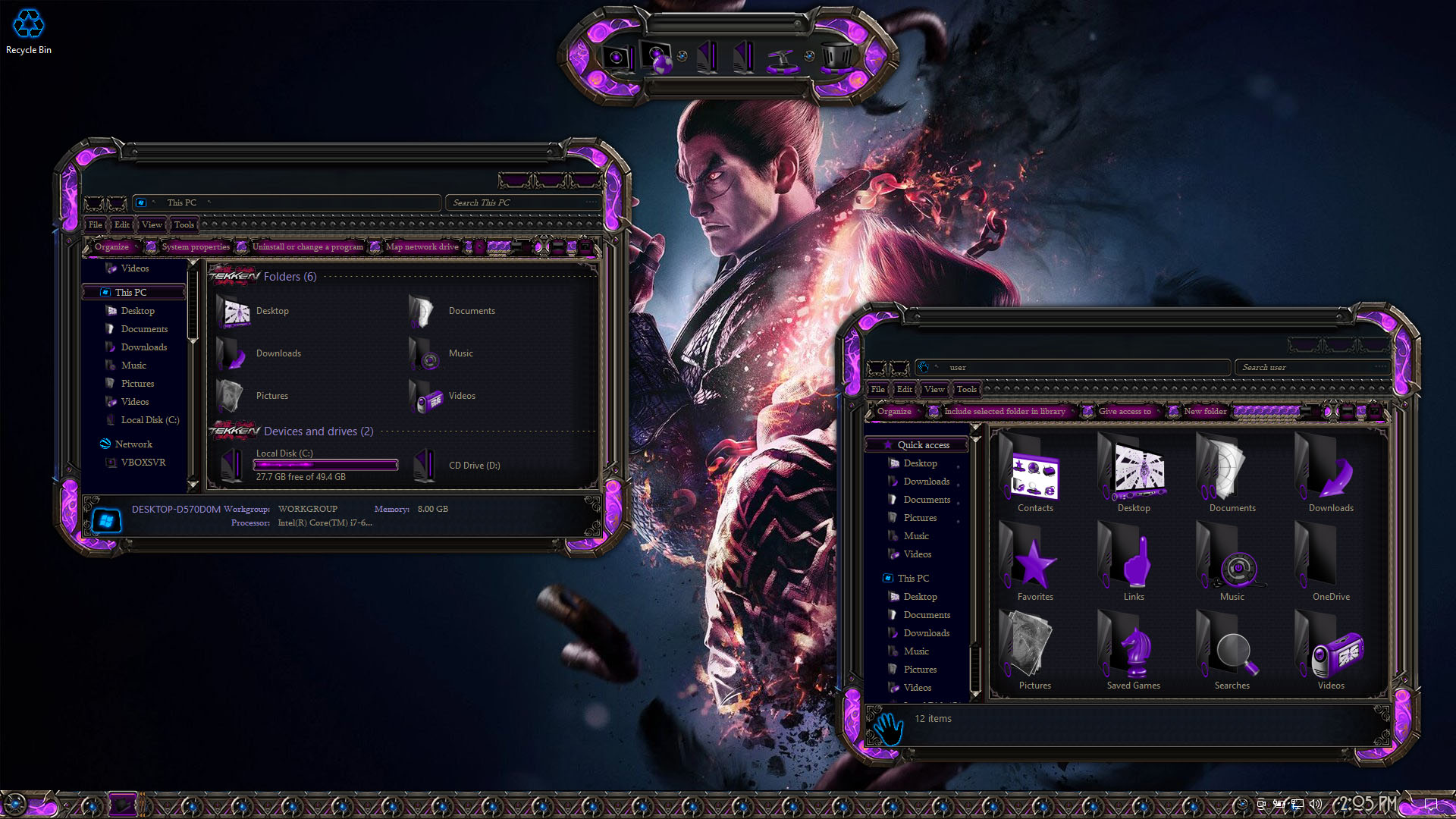Choose the Searches folder
The width and height of the screenshot is (1456, 819).
(x=1232, y=655)
